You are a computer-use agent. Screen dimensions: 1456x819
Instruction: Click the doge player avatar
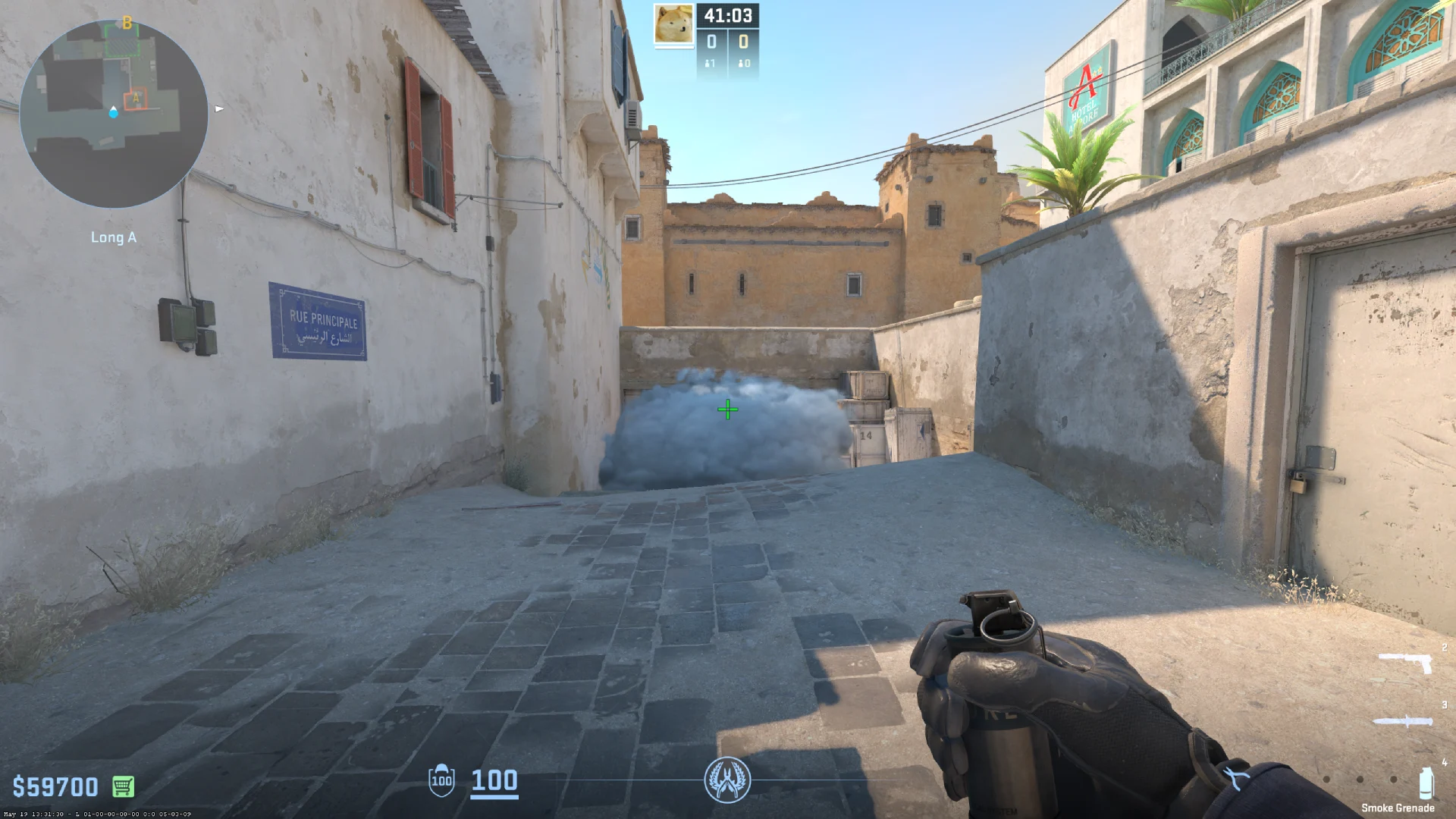pos(674,25)
